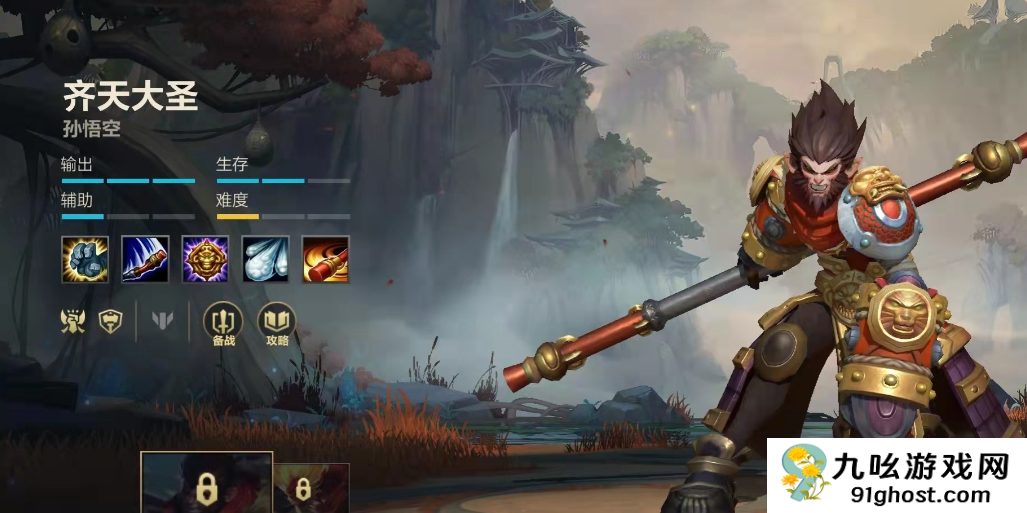Select the large highlighted locked skin thumbnail

[207, 484]
